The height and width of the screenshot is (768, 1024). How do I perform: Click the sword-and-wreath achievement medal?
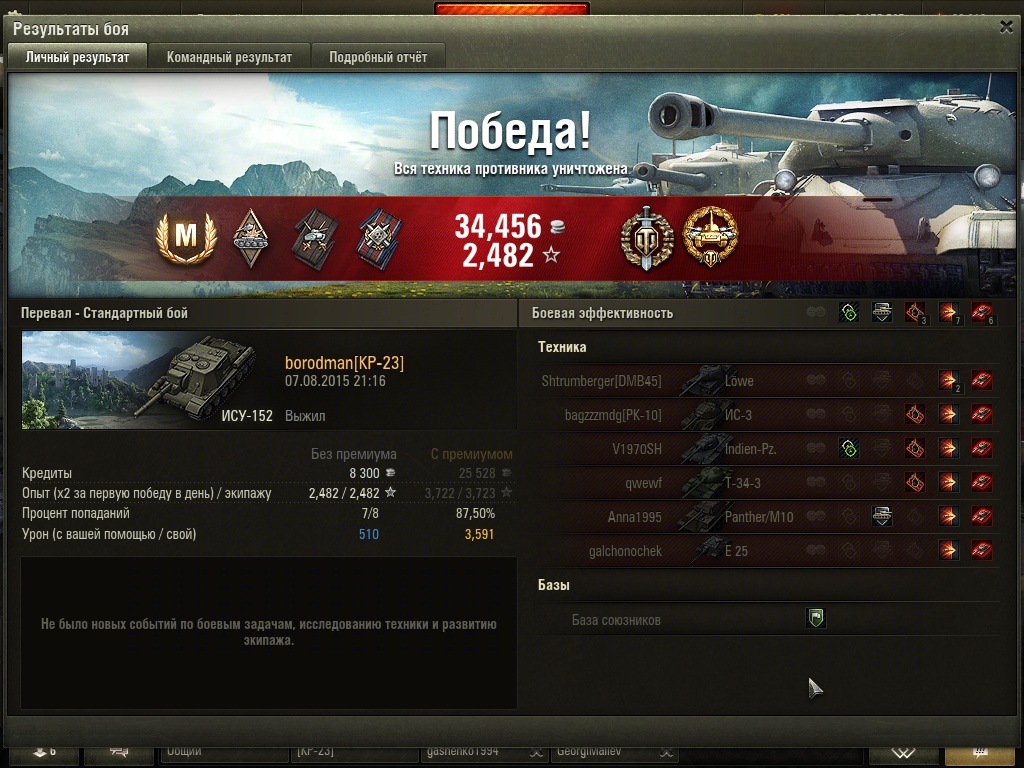tap(646, 239)
